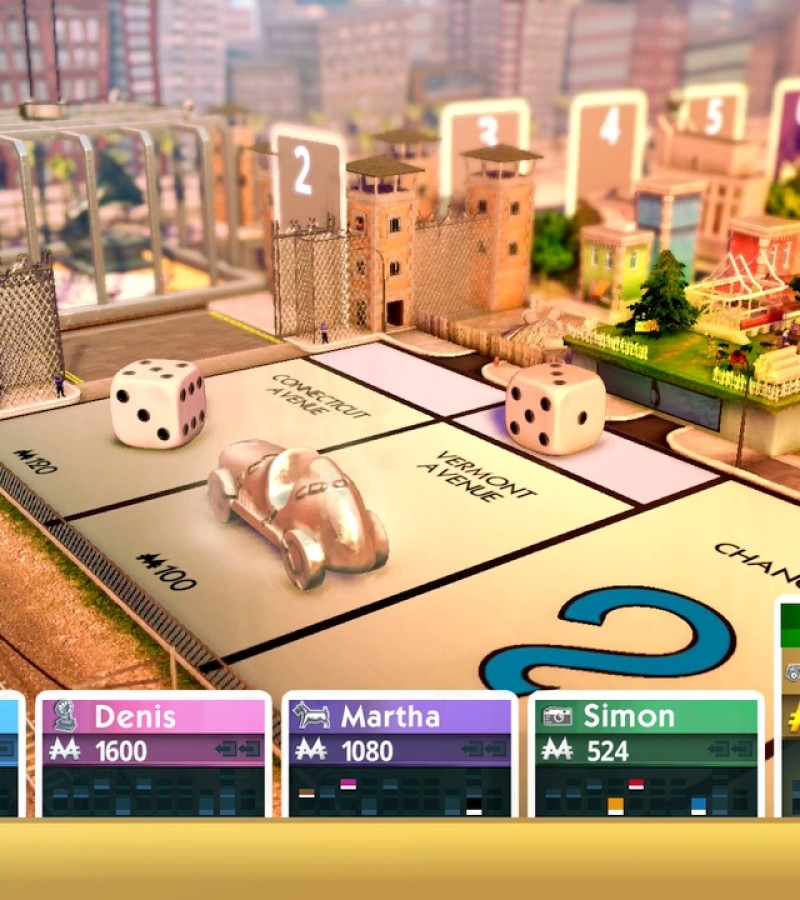Open Martha's player panel
The width and height of the screenshot is (800, 900).
pos(399,752)
